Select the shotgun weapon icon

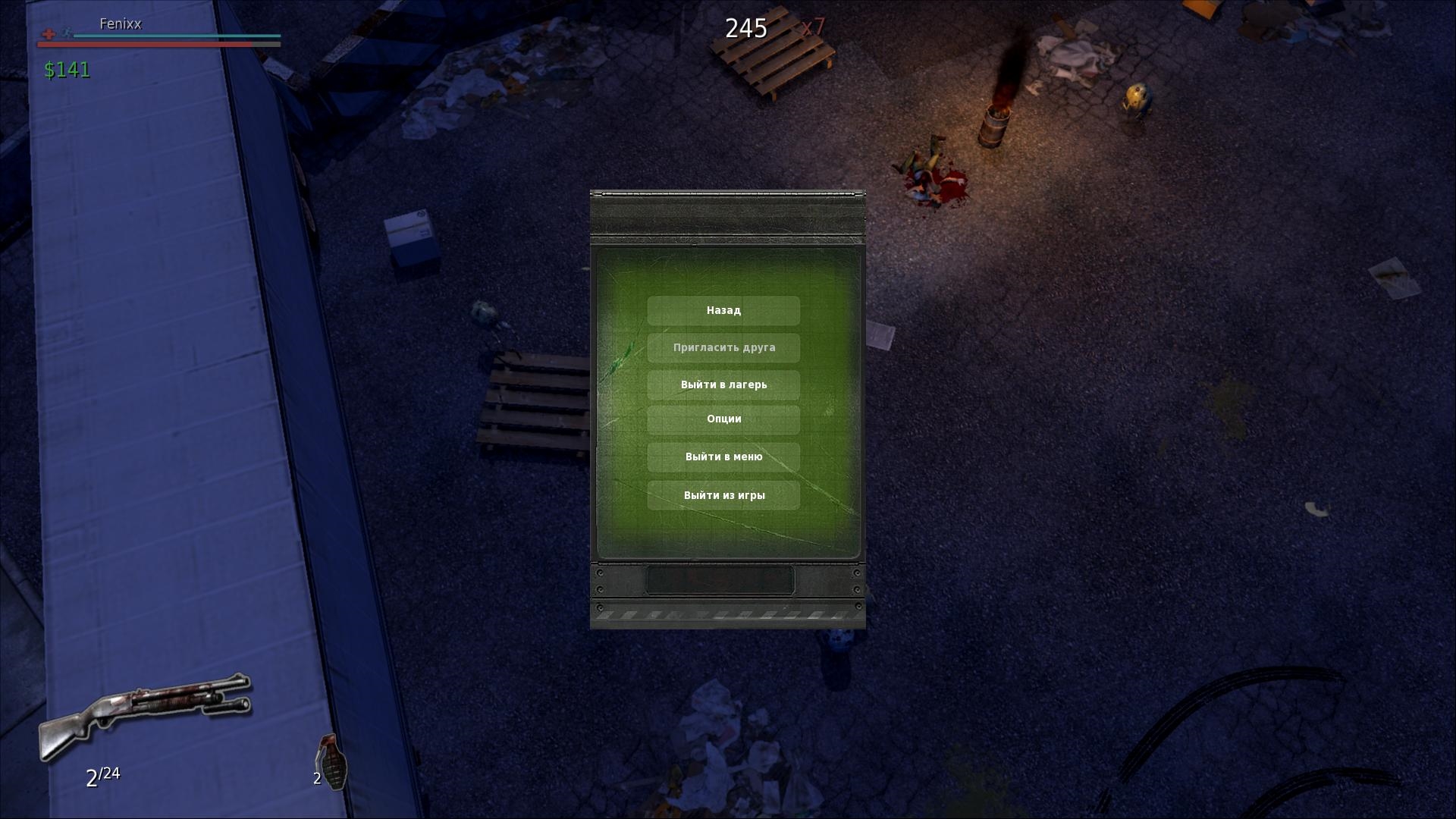[144, 713]
